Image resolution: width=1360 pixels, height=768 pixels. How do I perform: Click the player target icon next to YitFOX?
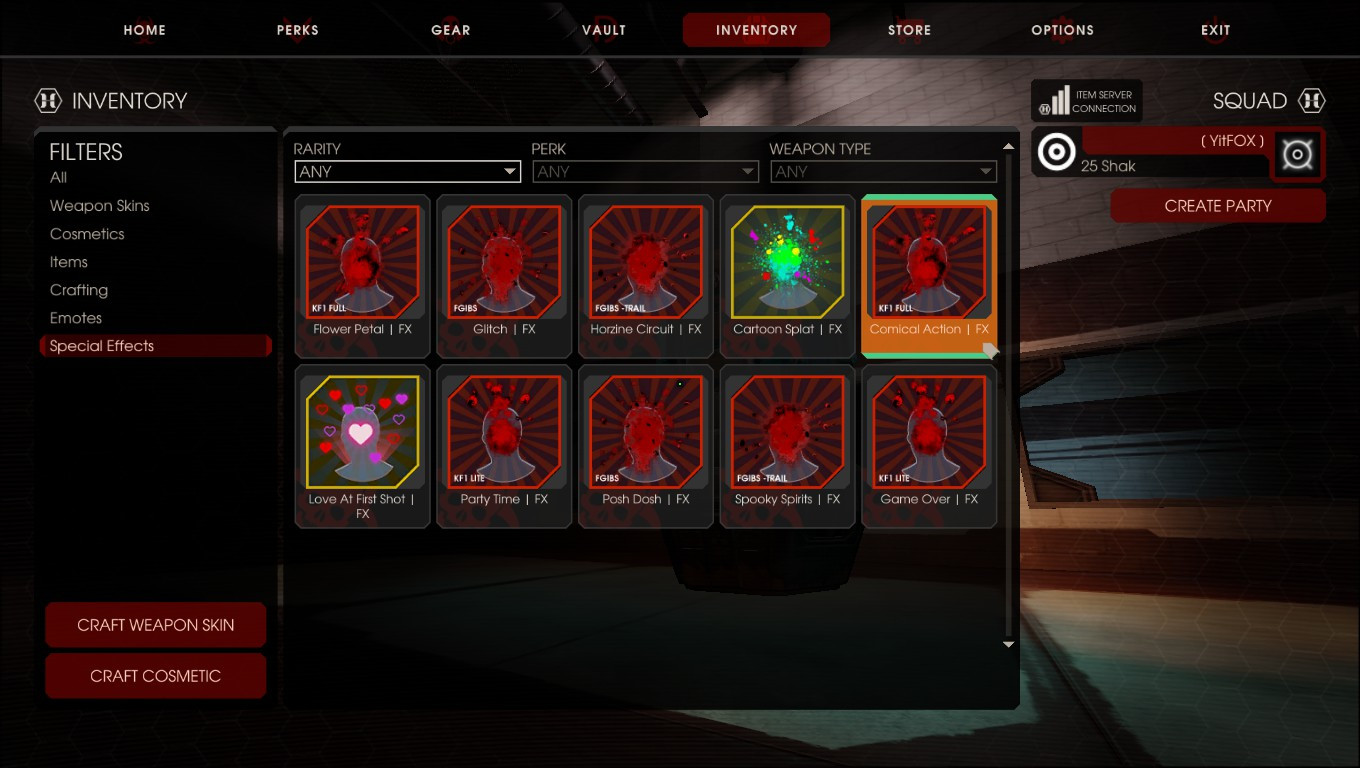1057,153
